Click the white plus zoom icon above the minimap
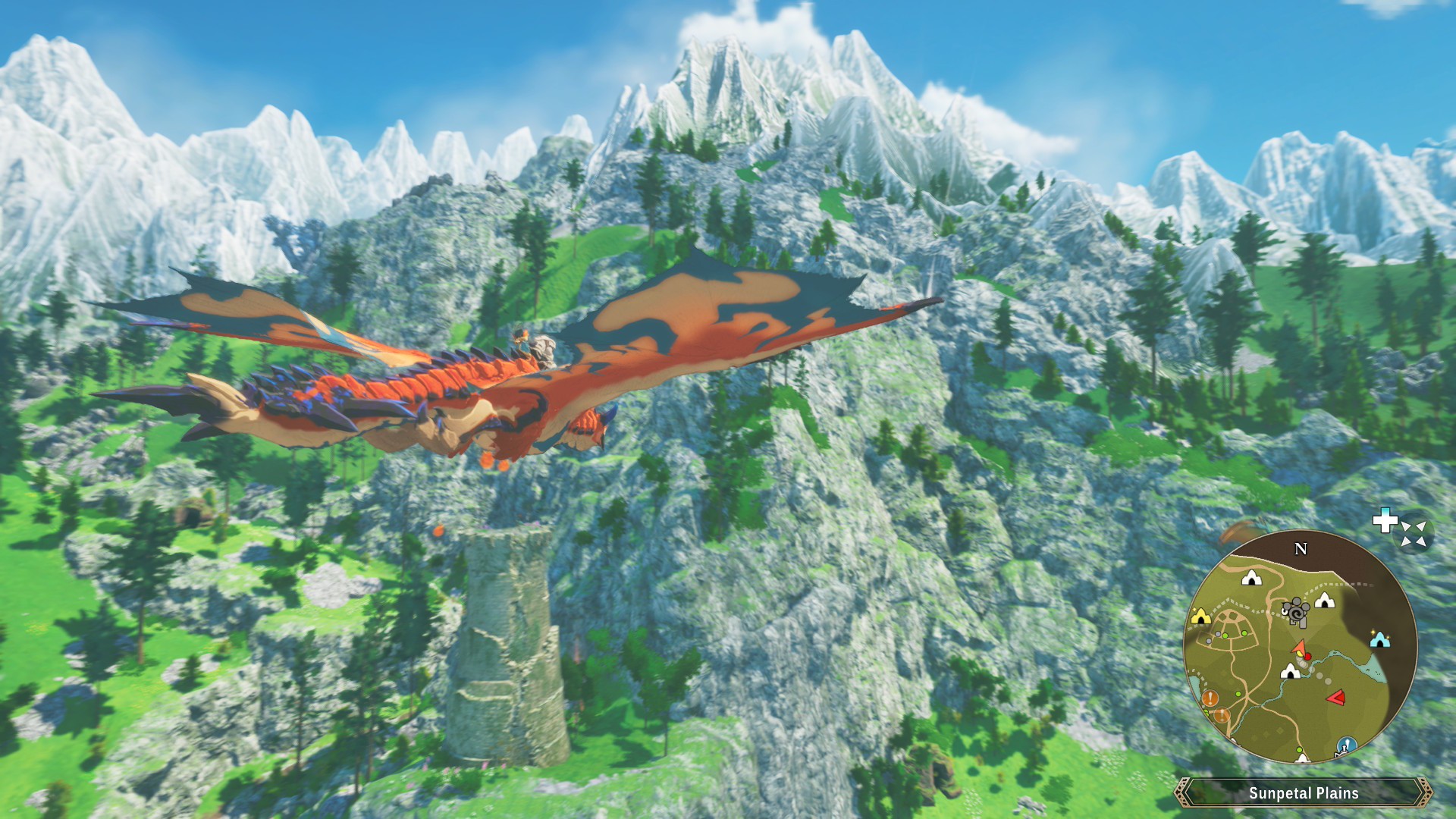Viewport: 1456px width, 819px height. point(1385,524)
